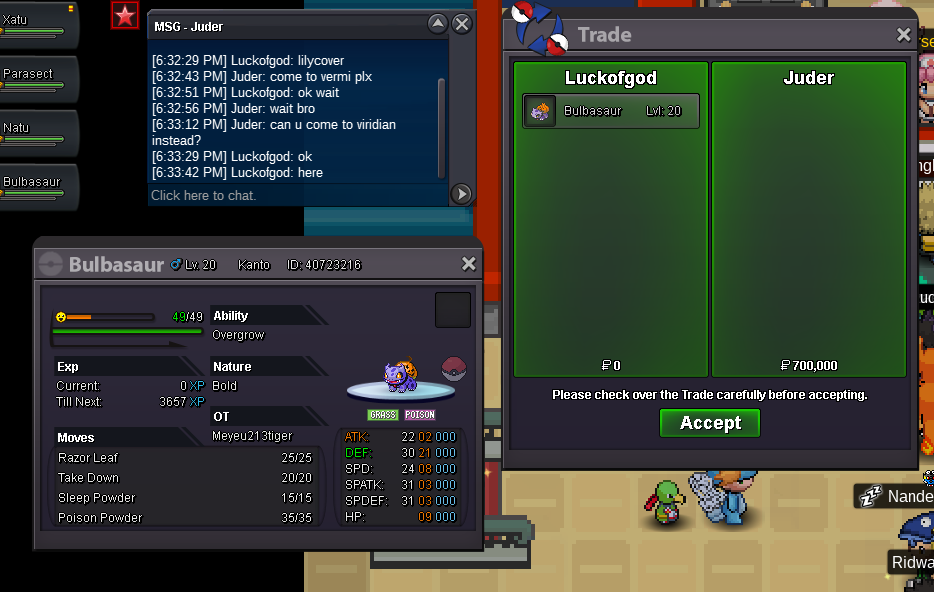
Task: Click the red star icon
Action: click(125, 15)
